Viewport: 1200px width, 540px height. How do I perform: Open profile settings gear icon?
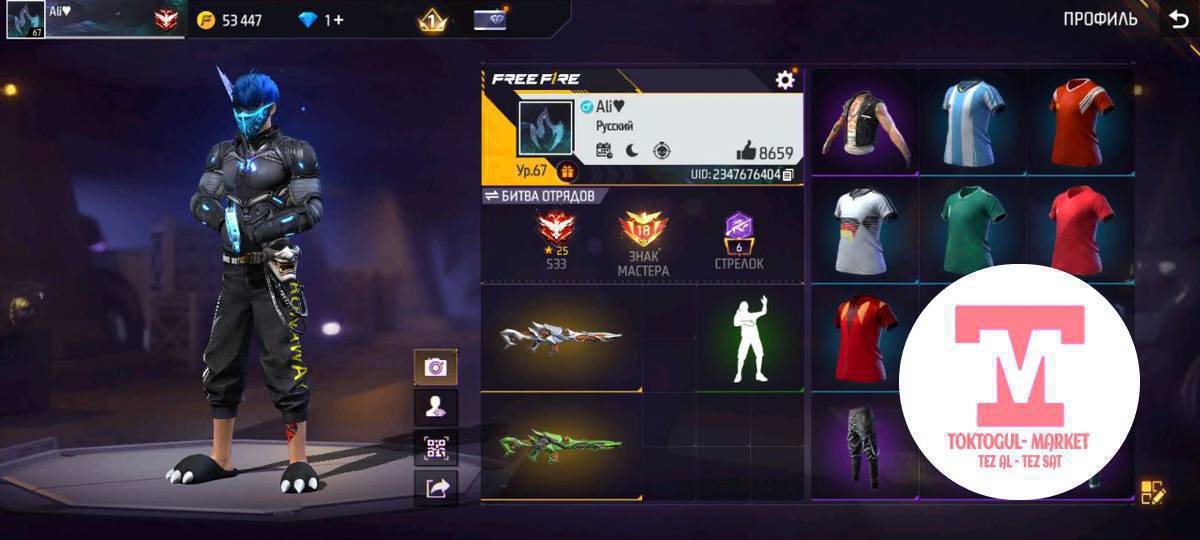[785, 80]
